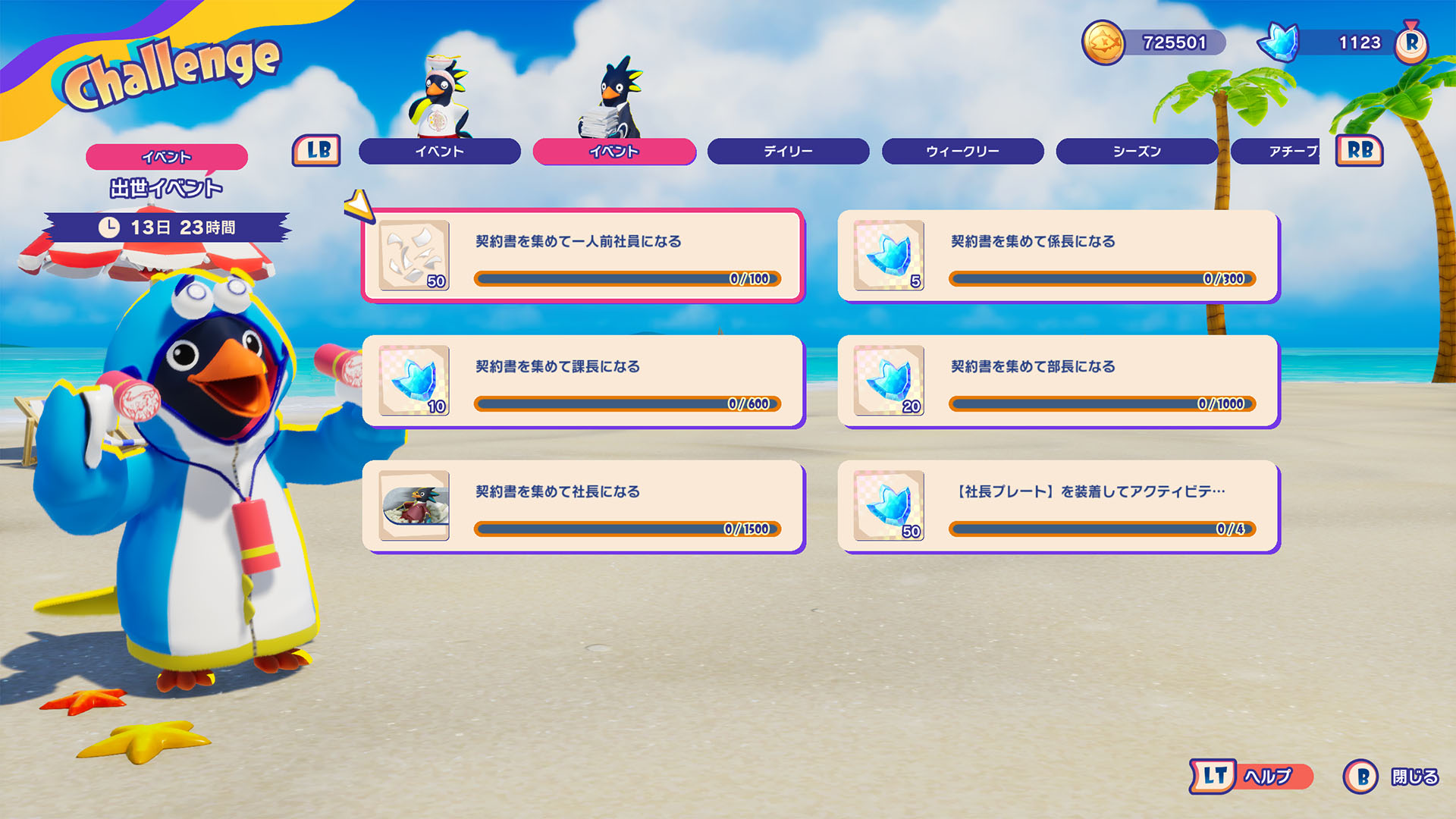Select the 課長になる challenge row
The image size is (1456, 819).
[582, 381]
